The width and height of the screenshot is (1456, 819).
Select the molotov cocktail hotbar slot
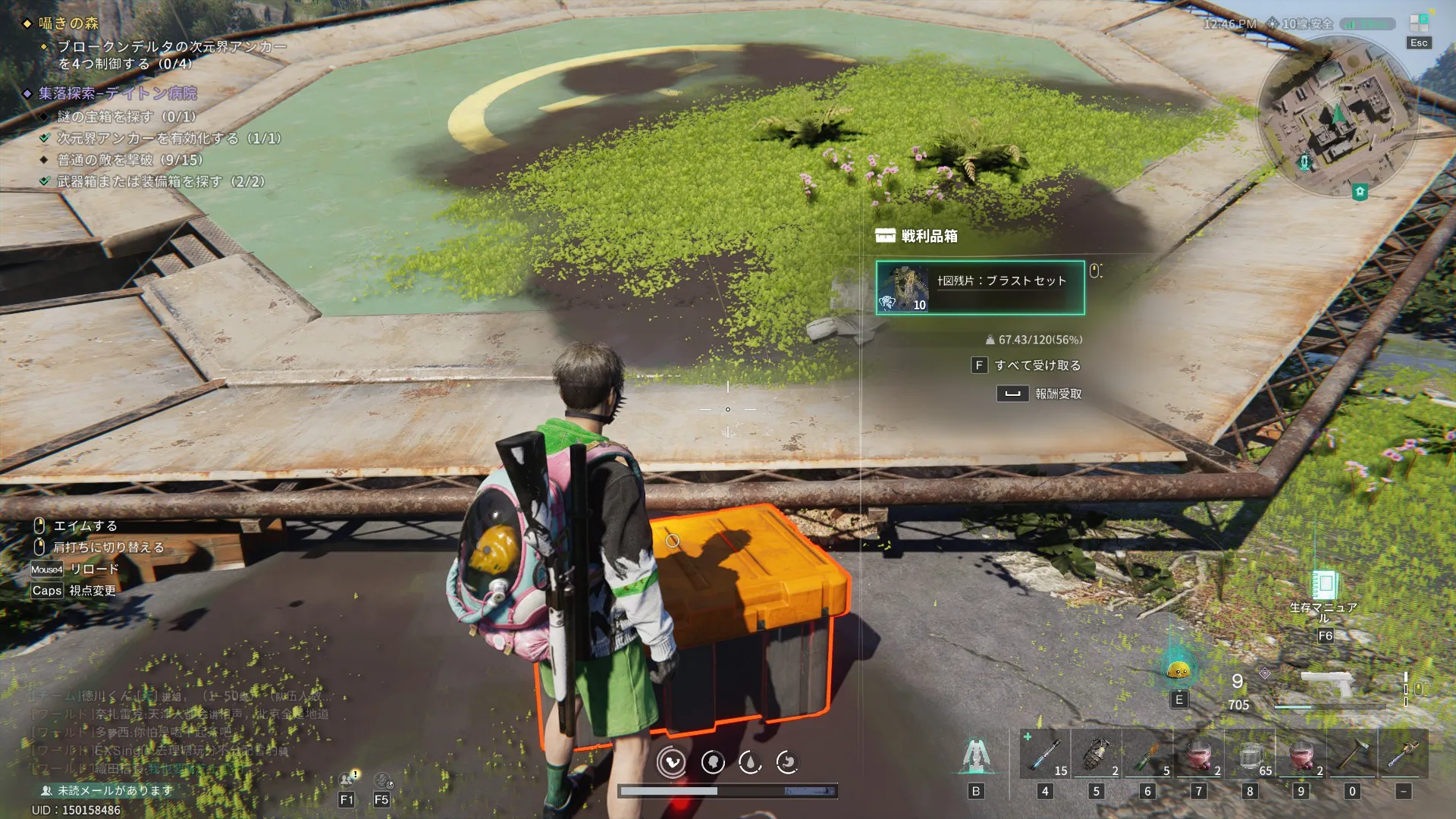[x=1147, y=754]
